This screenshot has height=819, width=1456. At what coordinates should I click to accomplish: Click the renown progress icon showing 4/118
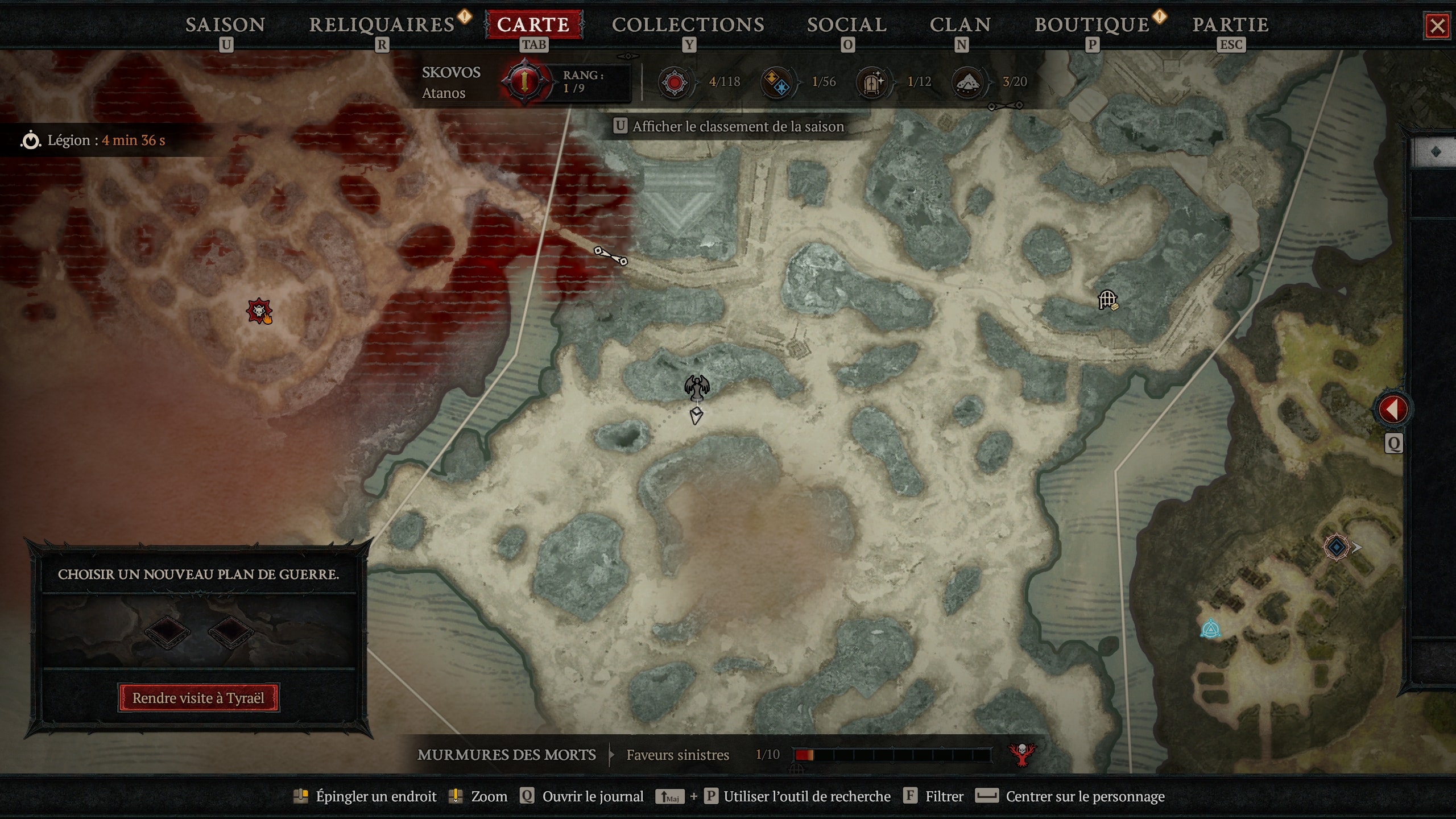[x=675, y=81]
